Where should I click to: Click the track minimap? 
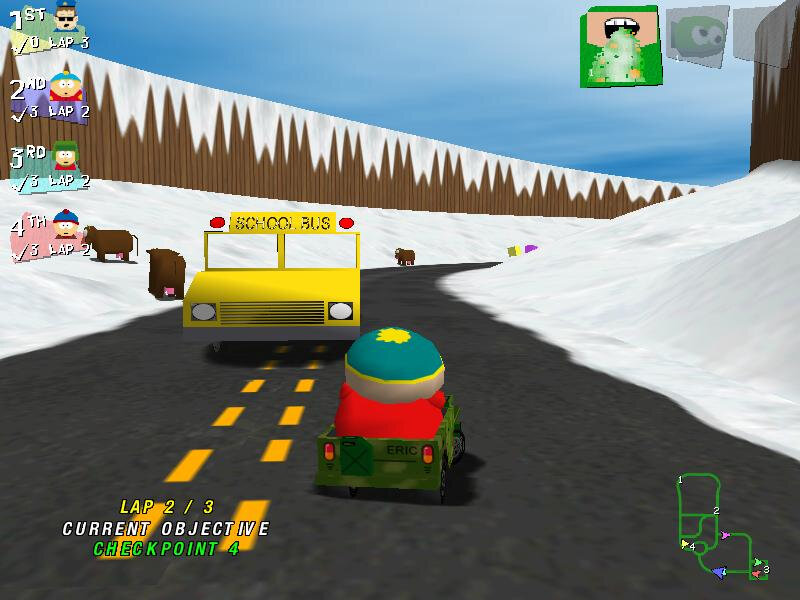coord(722,526)
